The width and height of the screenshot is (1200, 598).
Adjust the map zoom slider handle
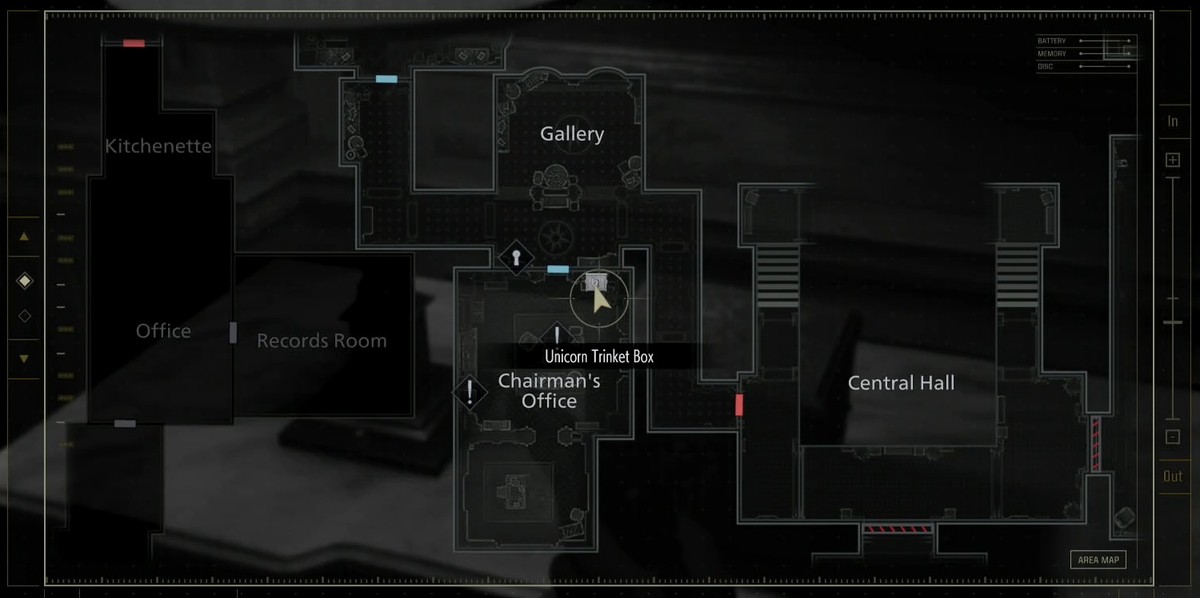coord(1172,322)
